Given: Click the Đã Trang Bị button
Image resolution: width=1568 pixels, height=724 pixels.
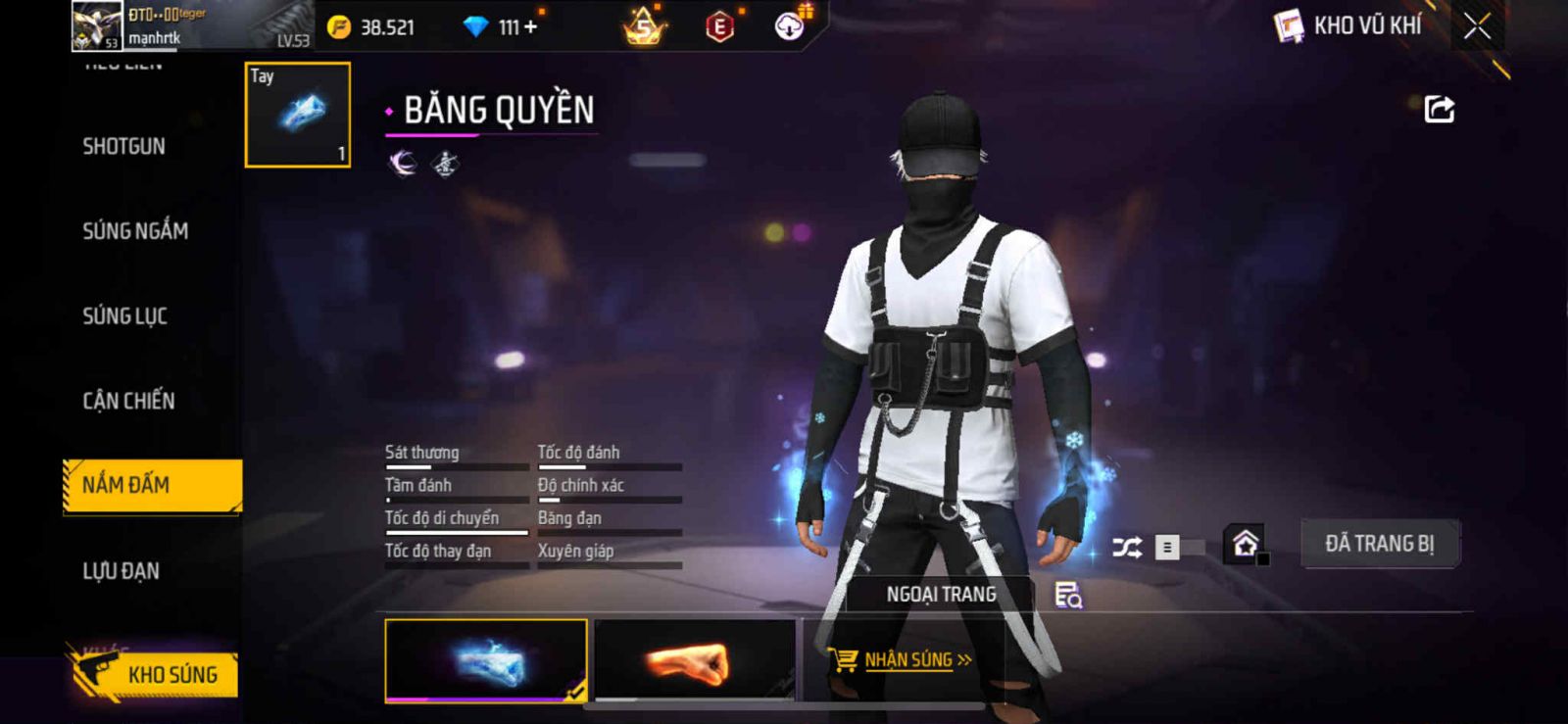Looking at the screenshot, I should coord(1379,544).
